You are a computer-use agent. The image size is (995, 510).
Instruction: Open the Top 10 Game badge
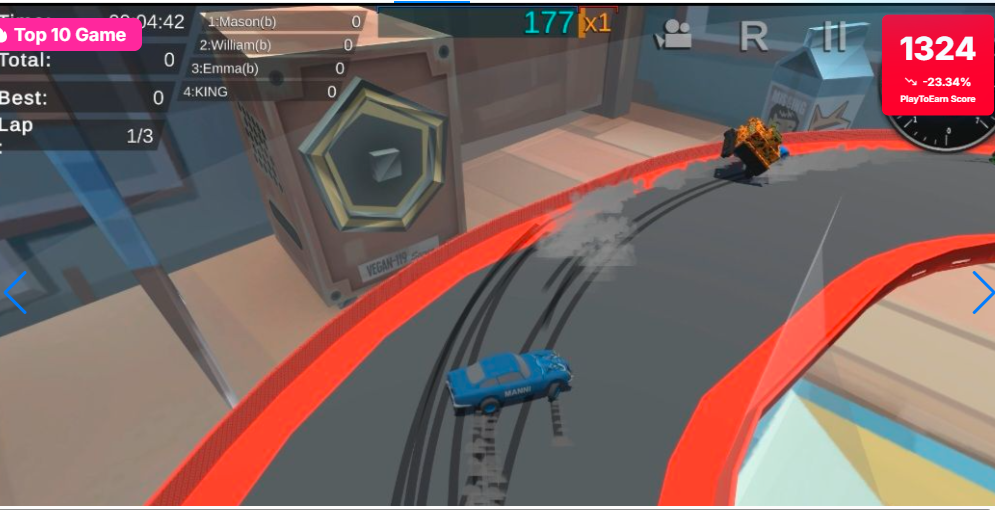click(x=68, y=35)
